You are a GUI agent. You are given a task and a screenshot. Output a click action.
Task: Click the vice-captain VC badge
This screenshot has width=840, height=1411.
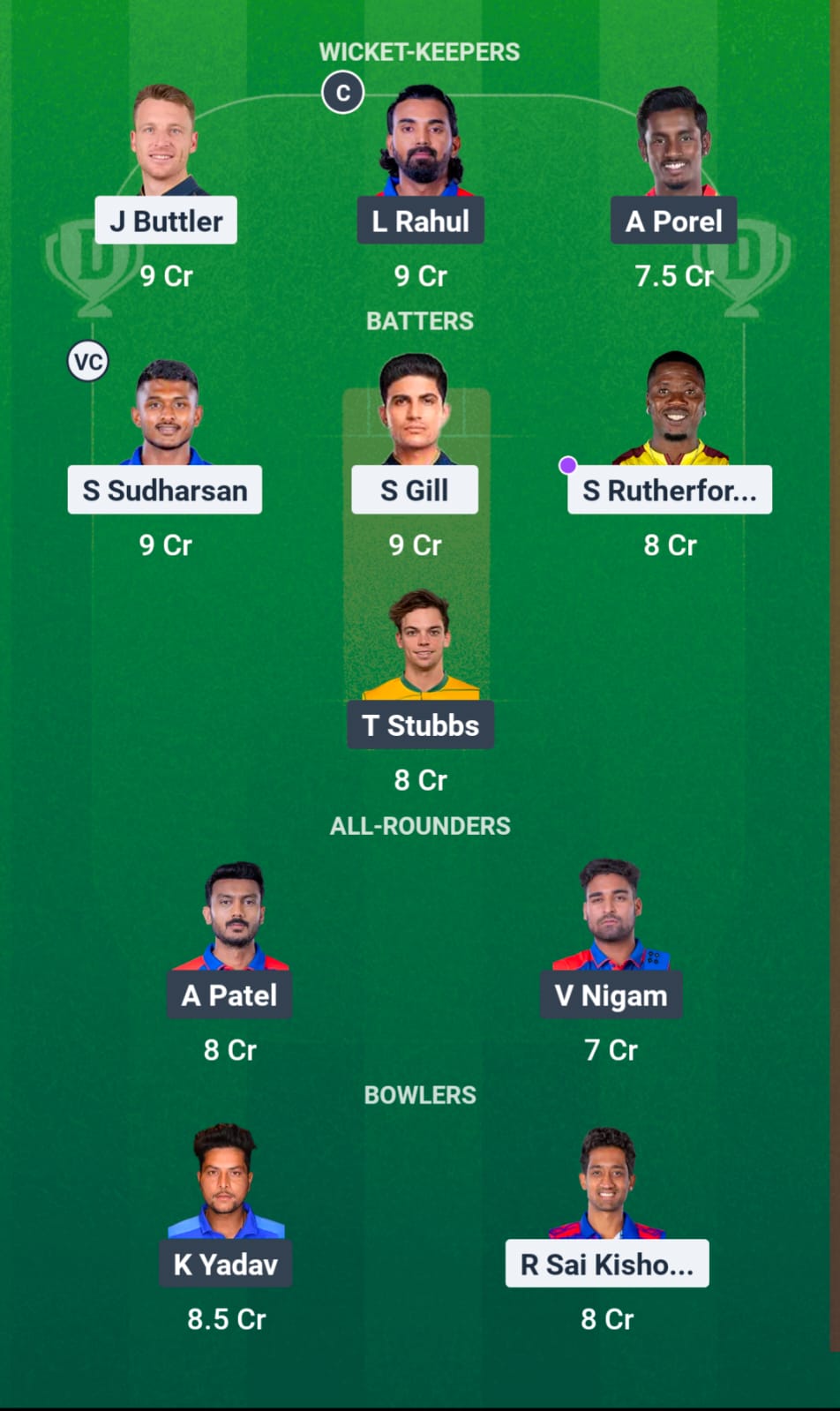coord(88,361)
